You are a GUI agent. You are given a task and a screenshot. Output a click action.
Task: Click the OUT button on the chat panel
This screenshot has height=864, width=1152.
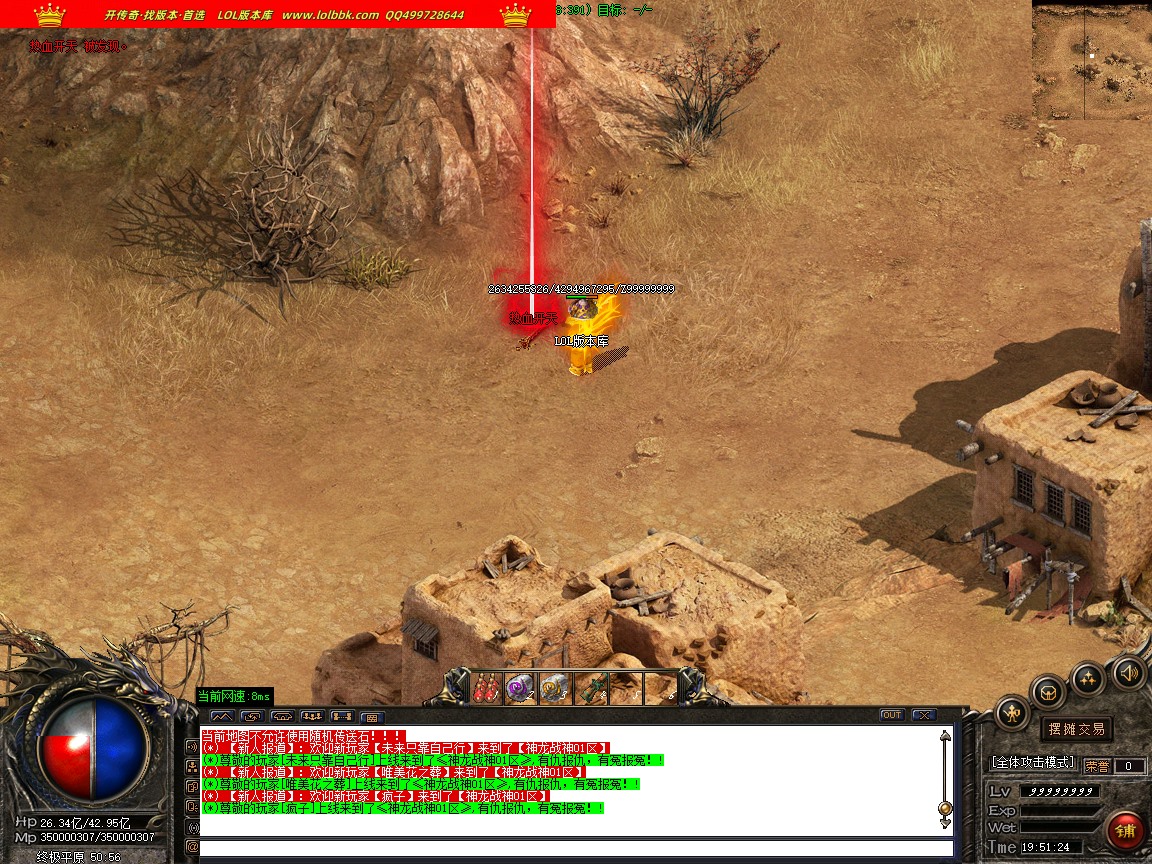891,715
